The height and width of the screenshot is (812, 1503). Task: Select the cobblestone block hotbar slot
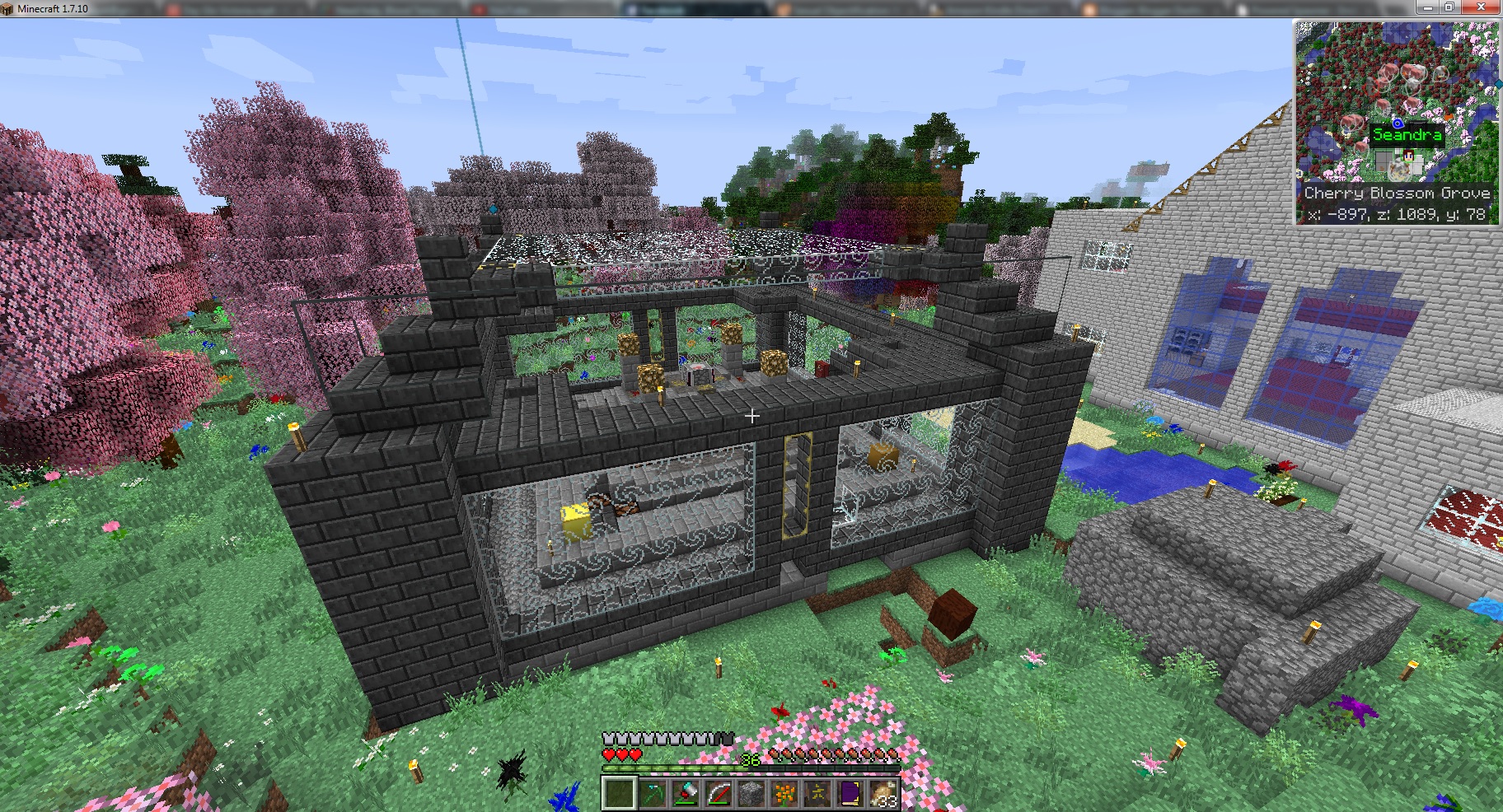click(x=751, y=794)
